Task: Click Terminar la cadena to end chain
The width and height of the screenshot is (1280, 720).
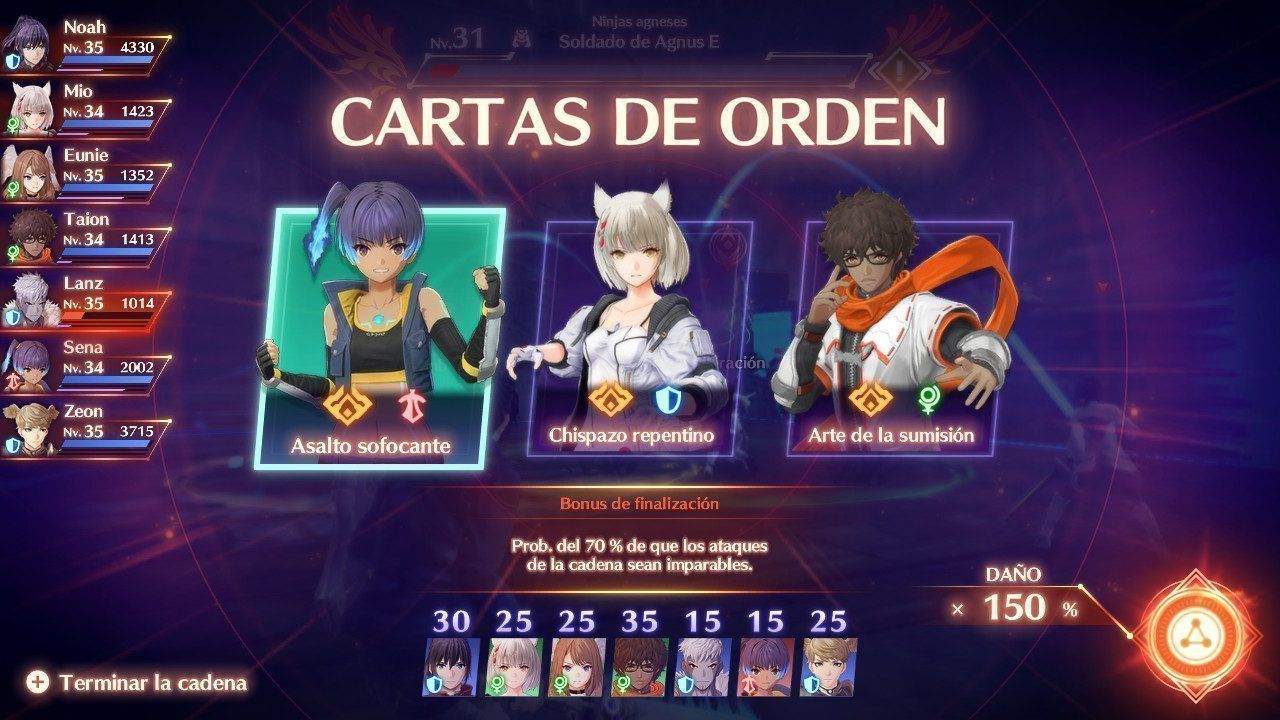Action: tap(138, 683)
